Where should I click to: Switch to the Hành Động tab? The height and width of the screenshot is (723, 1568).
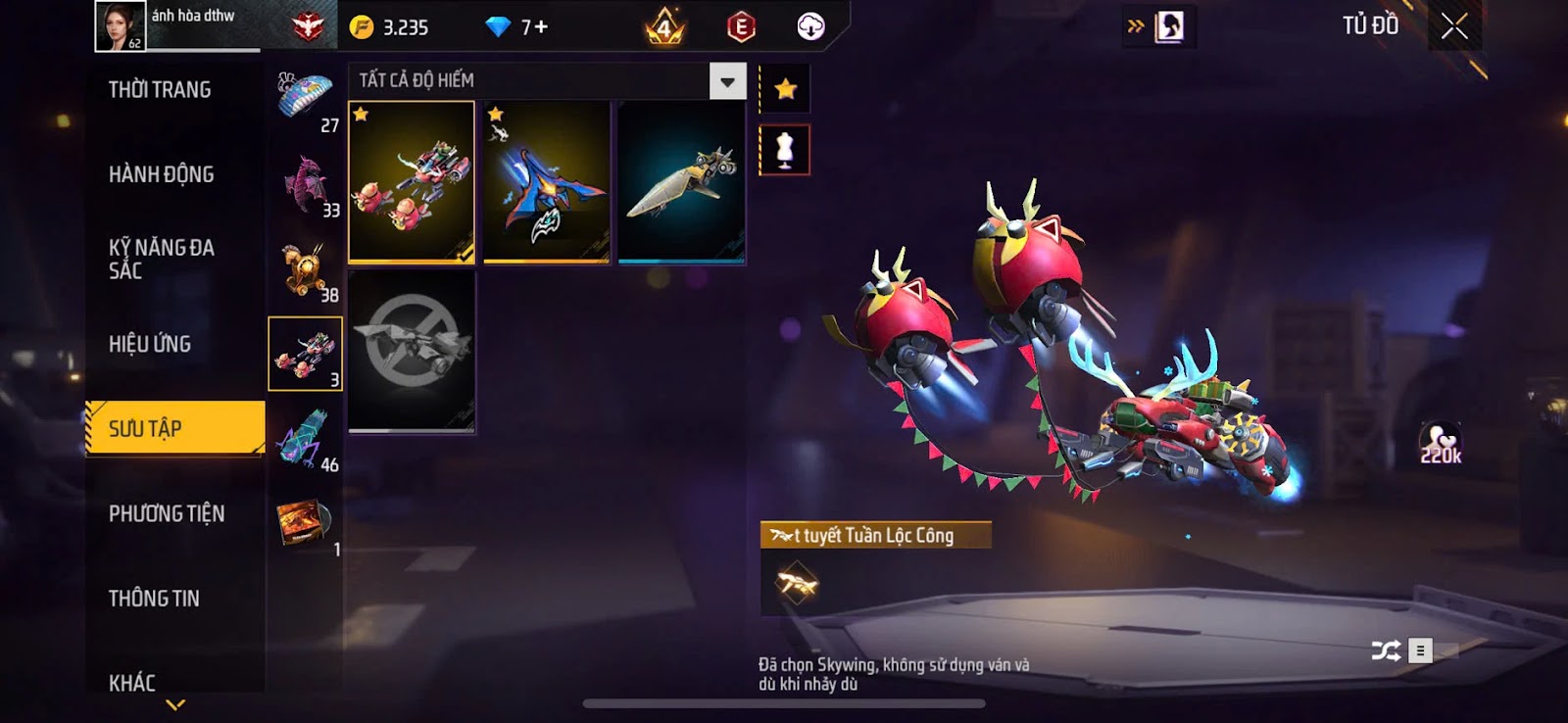pos(161,174)
